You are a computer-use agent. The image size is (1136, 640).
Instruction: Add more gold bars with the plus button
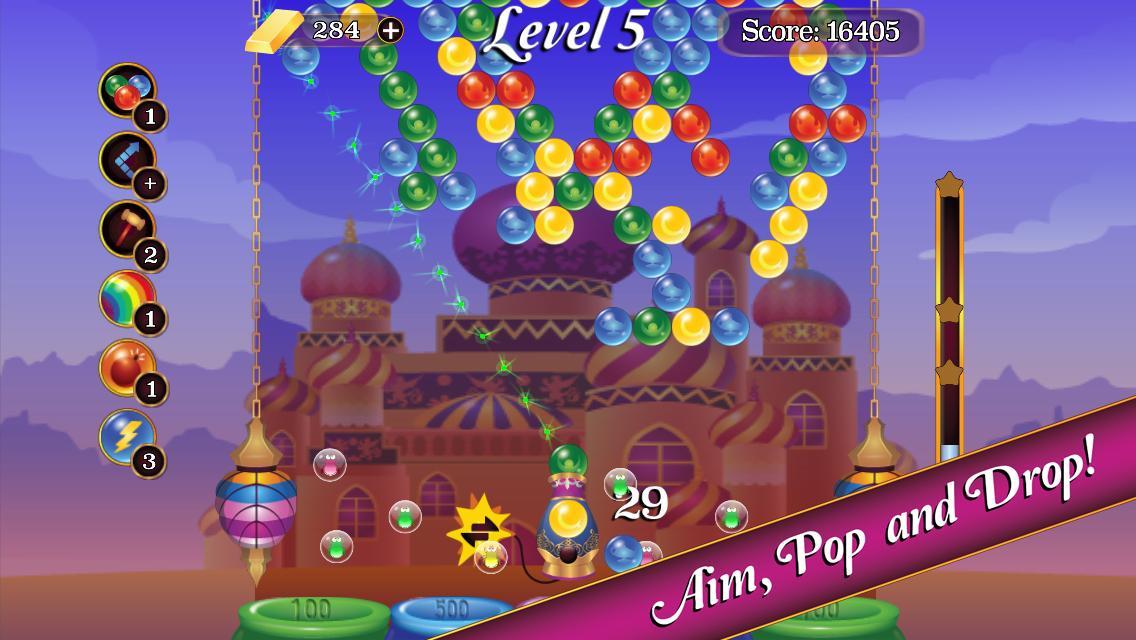pyautogui.click(x=390, y=31)
